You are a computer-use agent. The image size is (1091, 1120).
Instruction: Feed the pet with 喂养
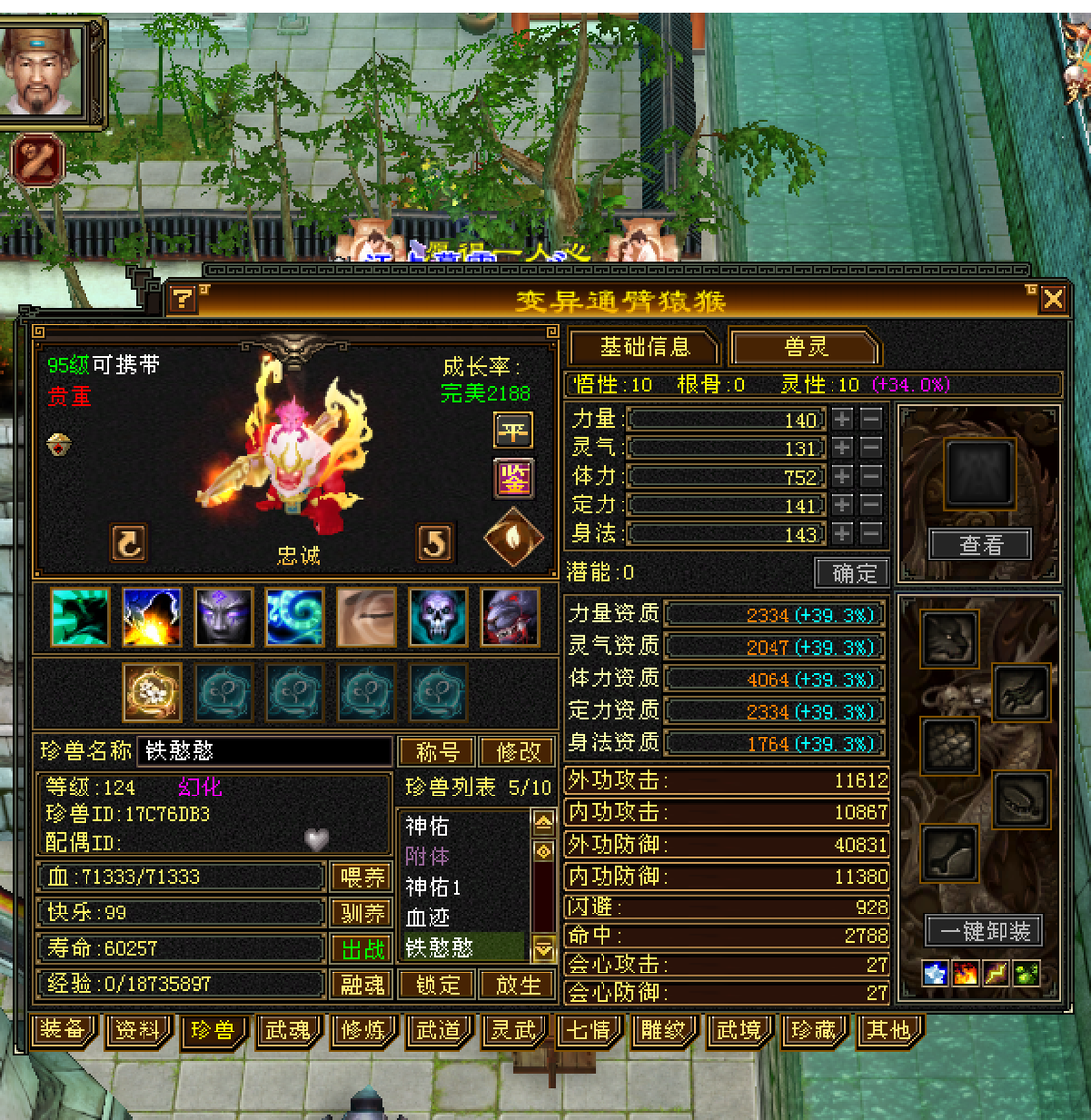363,877
